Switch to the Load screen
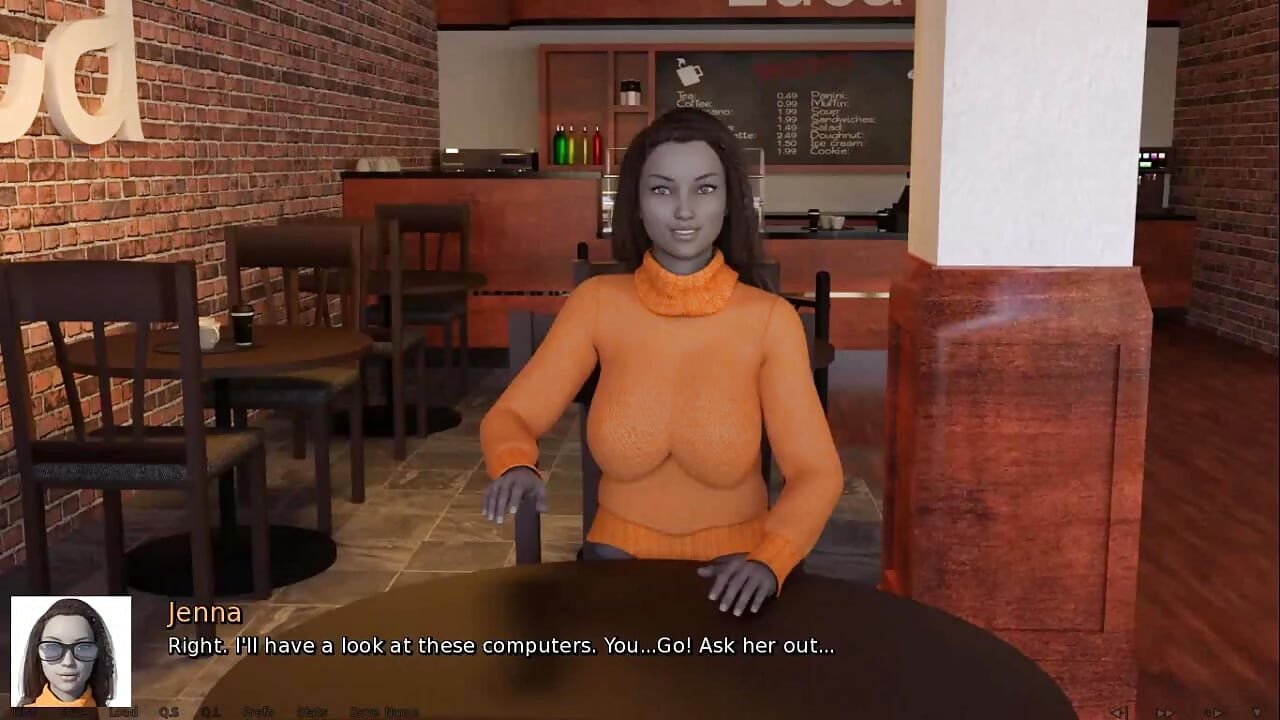 [x=122, y=712]
